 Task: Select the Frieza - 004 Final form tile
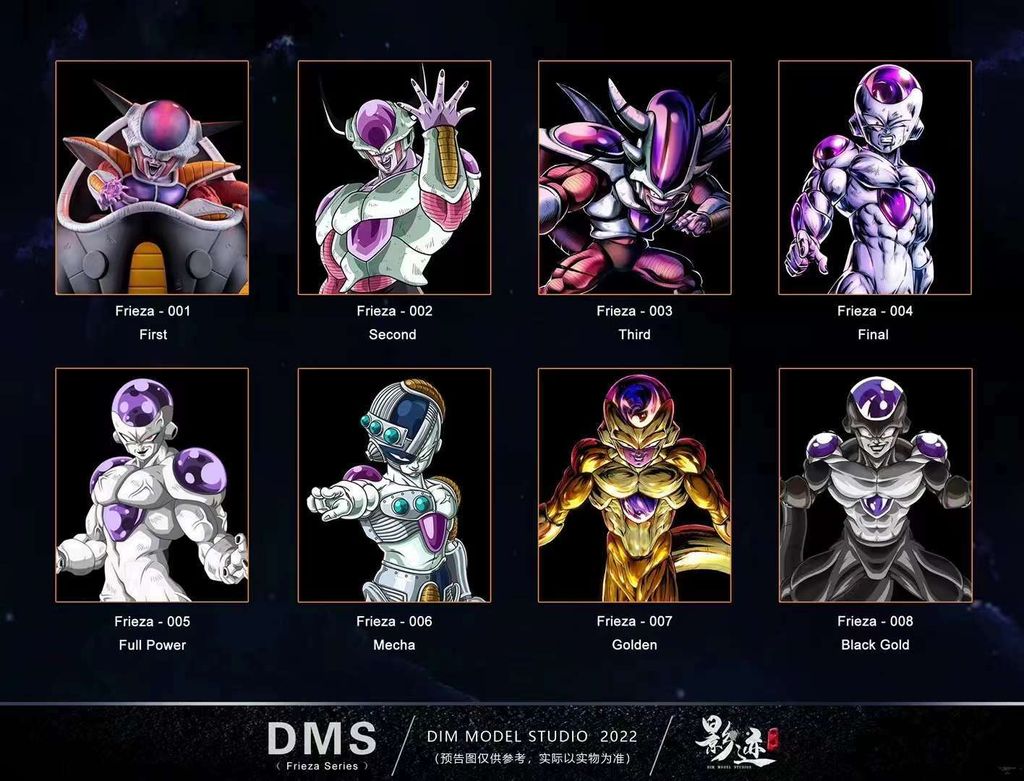(x=875, y=178)
